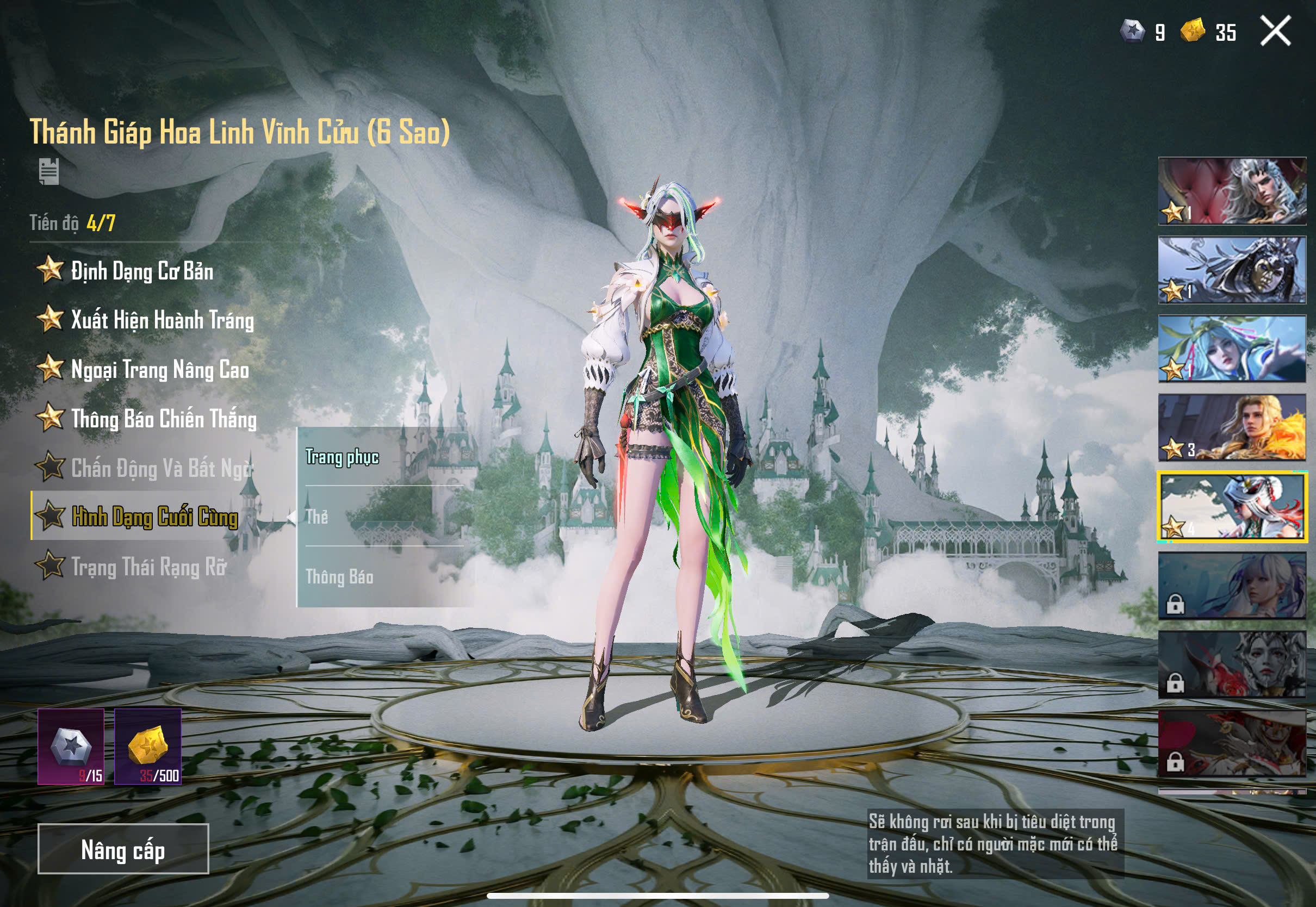Select the locked red witch hat outfit
Viewport: 1316px width, 907px height.
[1232, 743]
